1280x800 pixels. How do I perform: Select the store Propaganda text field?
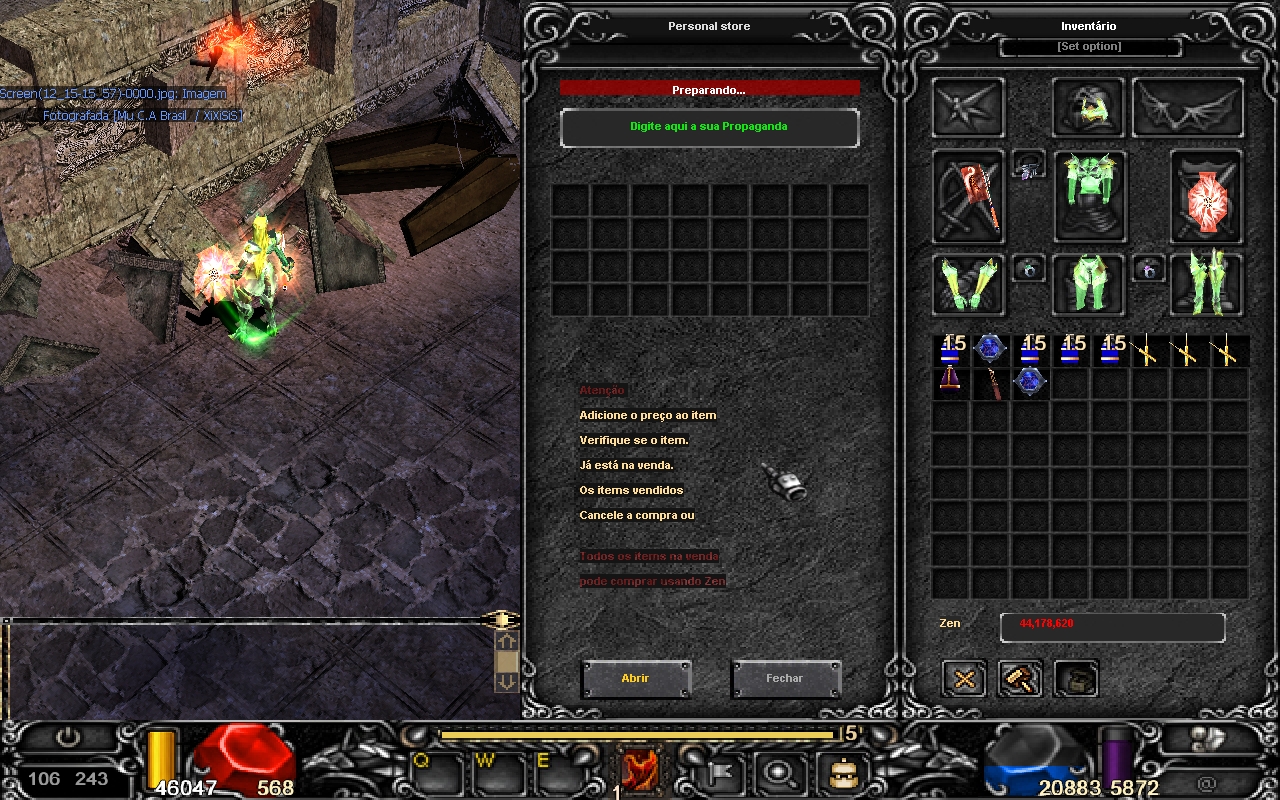[x=709, y=127]
